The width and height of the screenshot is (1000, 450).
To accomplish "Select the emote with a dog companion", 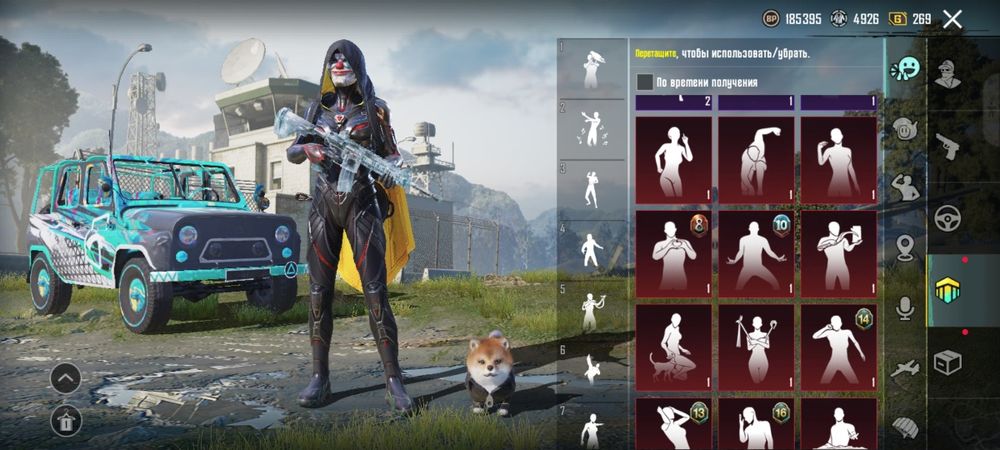I will [673, 343].
